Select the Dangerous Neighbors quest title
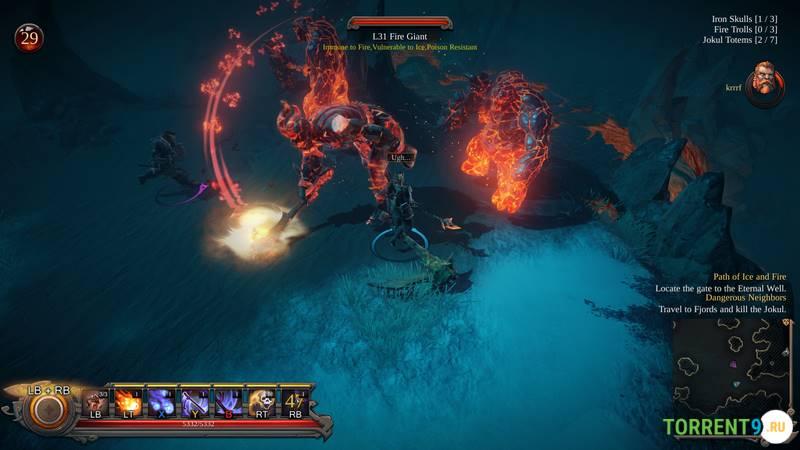Screen dimensions: 800x450 (745, 297)
